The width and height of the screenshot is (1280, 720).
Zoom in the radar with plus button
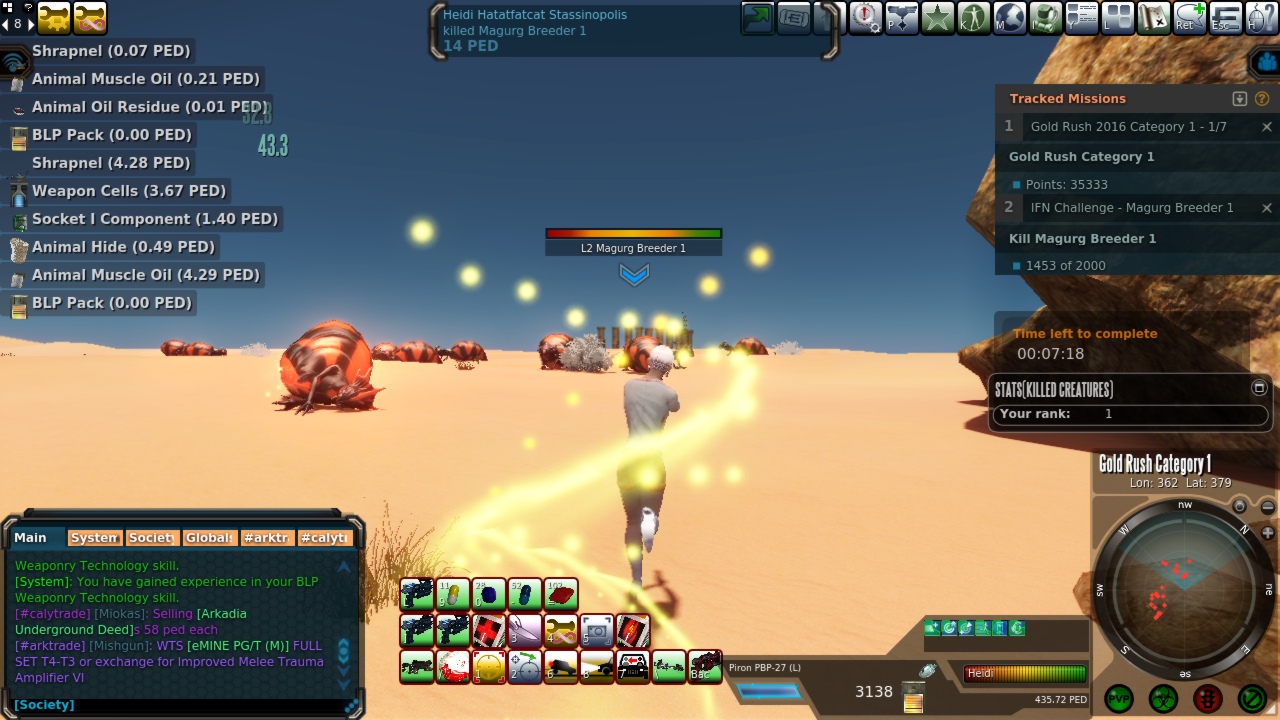[x=1268, y=533]
